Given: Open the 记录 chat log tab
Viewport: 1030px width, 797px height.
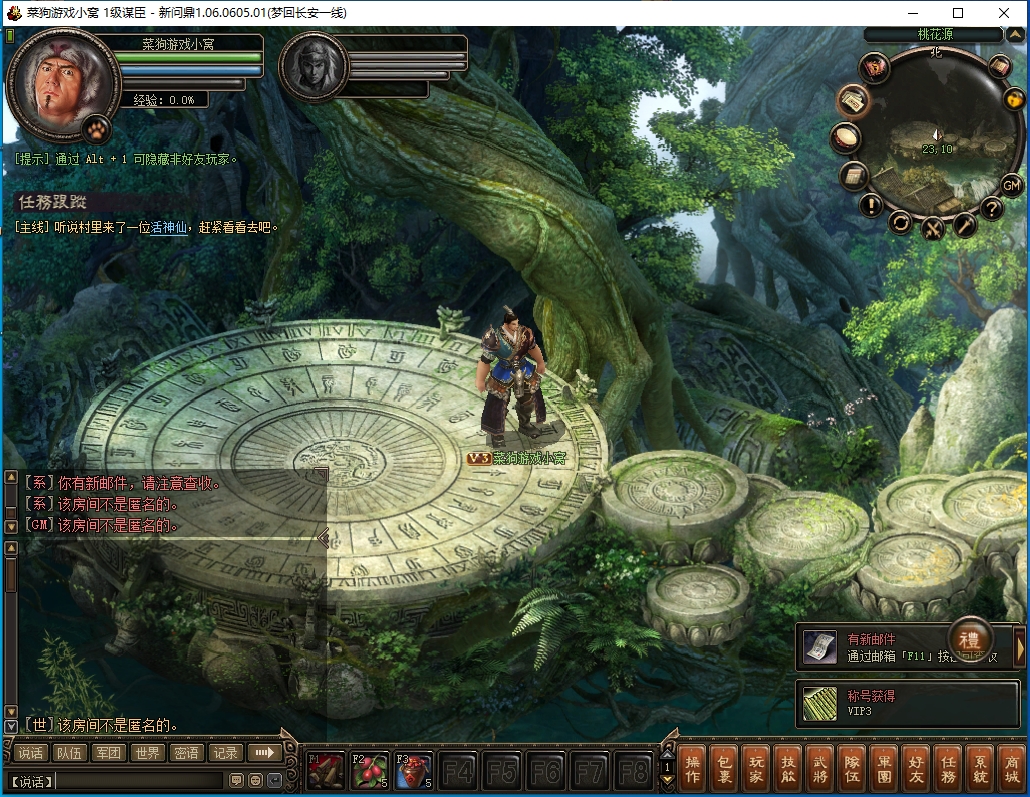Looking at the screenshot, I should [225, 753].
